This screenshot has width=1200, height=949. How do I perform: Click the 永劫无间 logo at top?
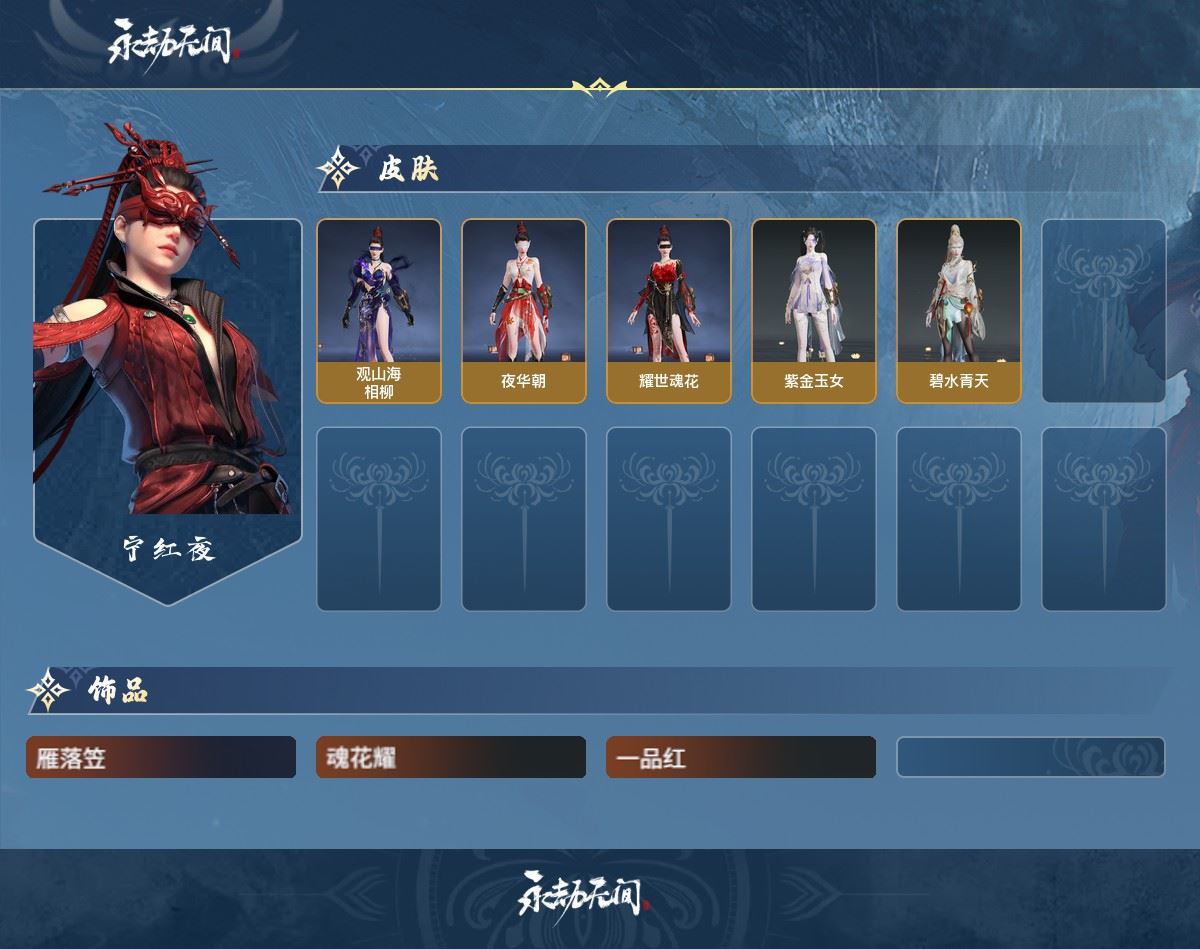174,42
